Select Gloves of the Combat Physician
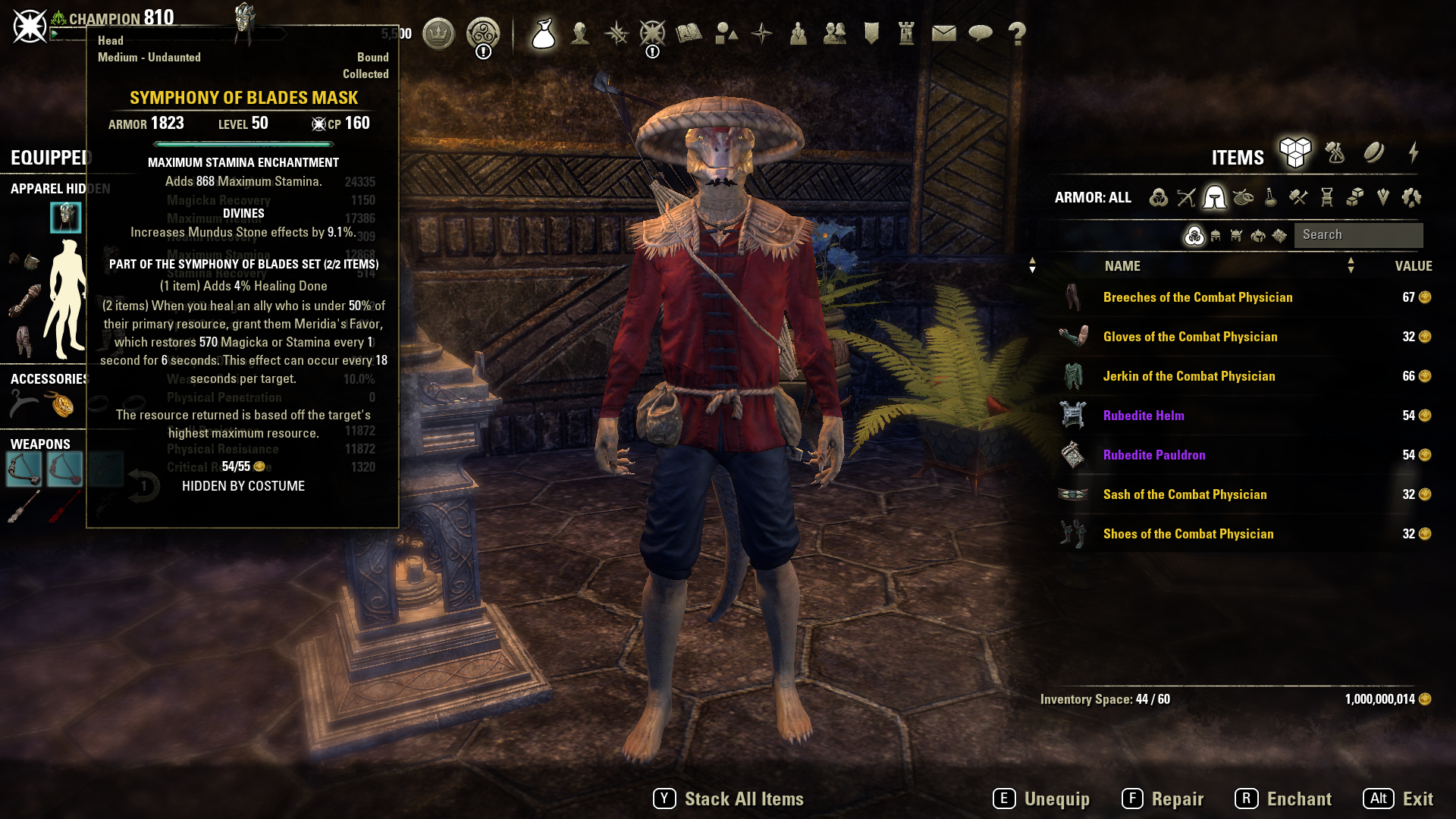Viewport: 1456px width, 819px height. tap(1190, 337)
